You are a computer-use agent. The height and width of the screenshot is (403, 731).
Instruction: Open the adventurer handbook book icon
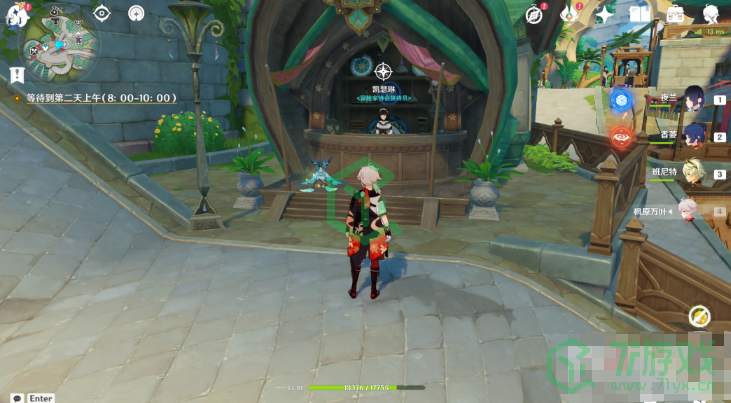point(640,14)
